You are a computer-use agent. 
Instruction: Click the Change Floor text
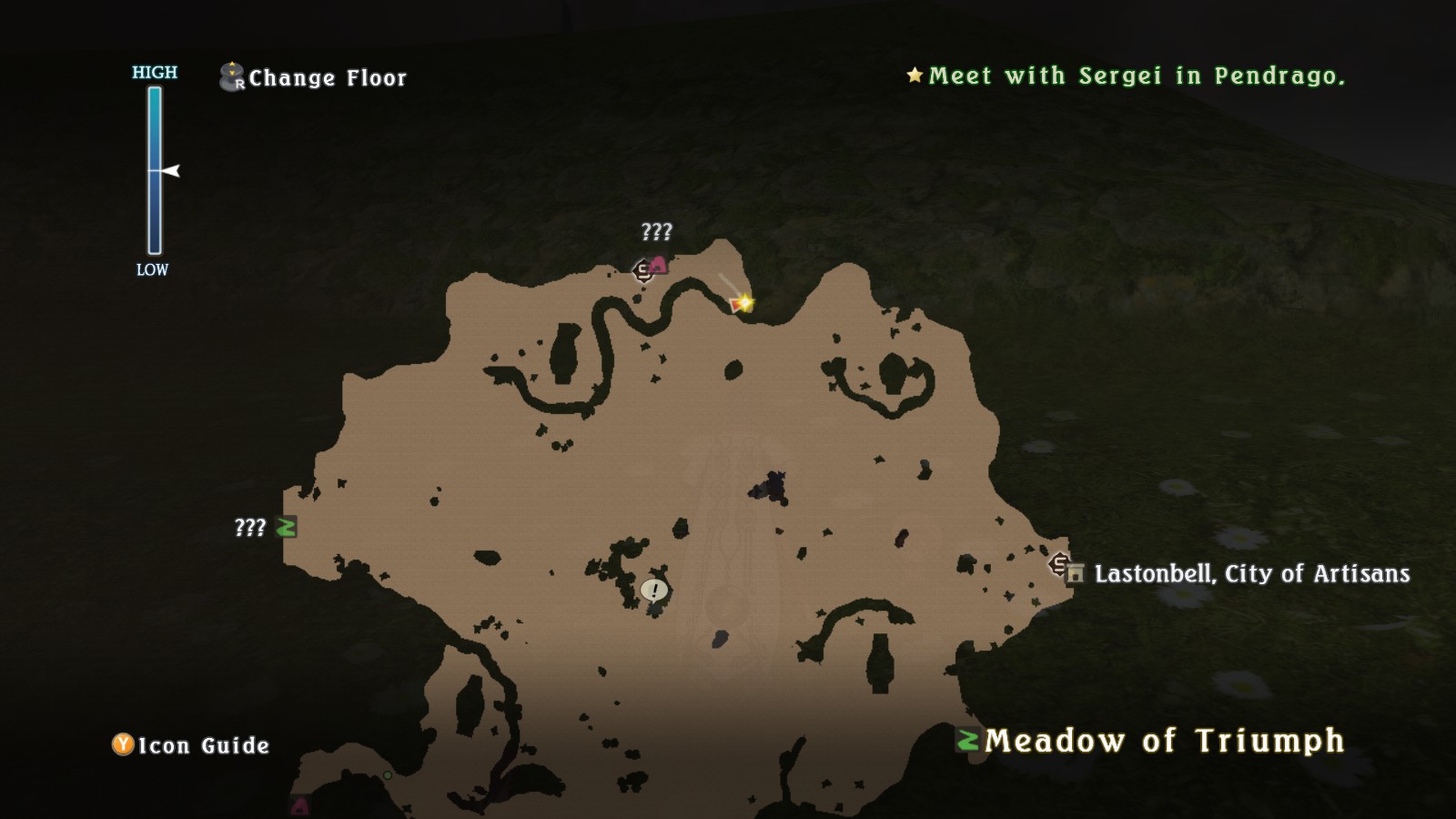pos(328,78)
